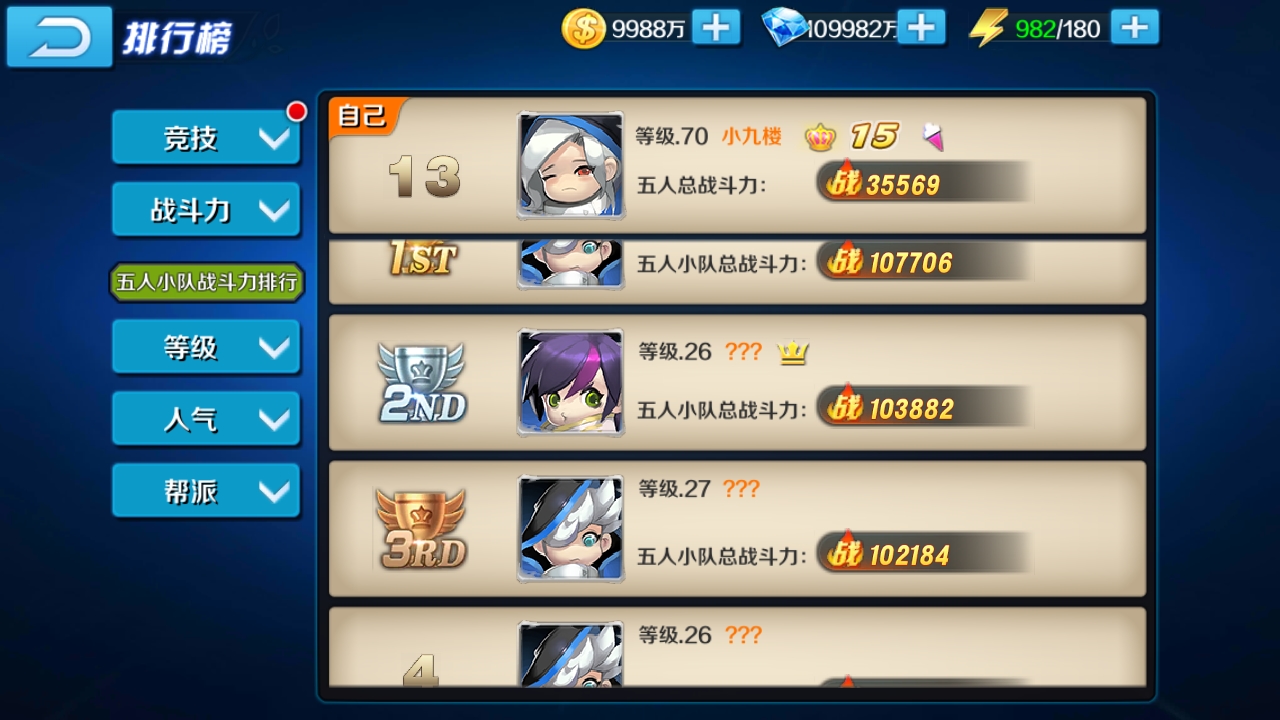Expand the 竞技 category dropdown
The height and width of the screenshot is (720, 1280).
pyautogui.click(x=206, y=138)
